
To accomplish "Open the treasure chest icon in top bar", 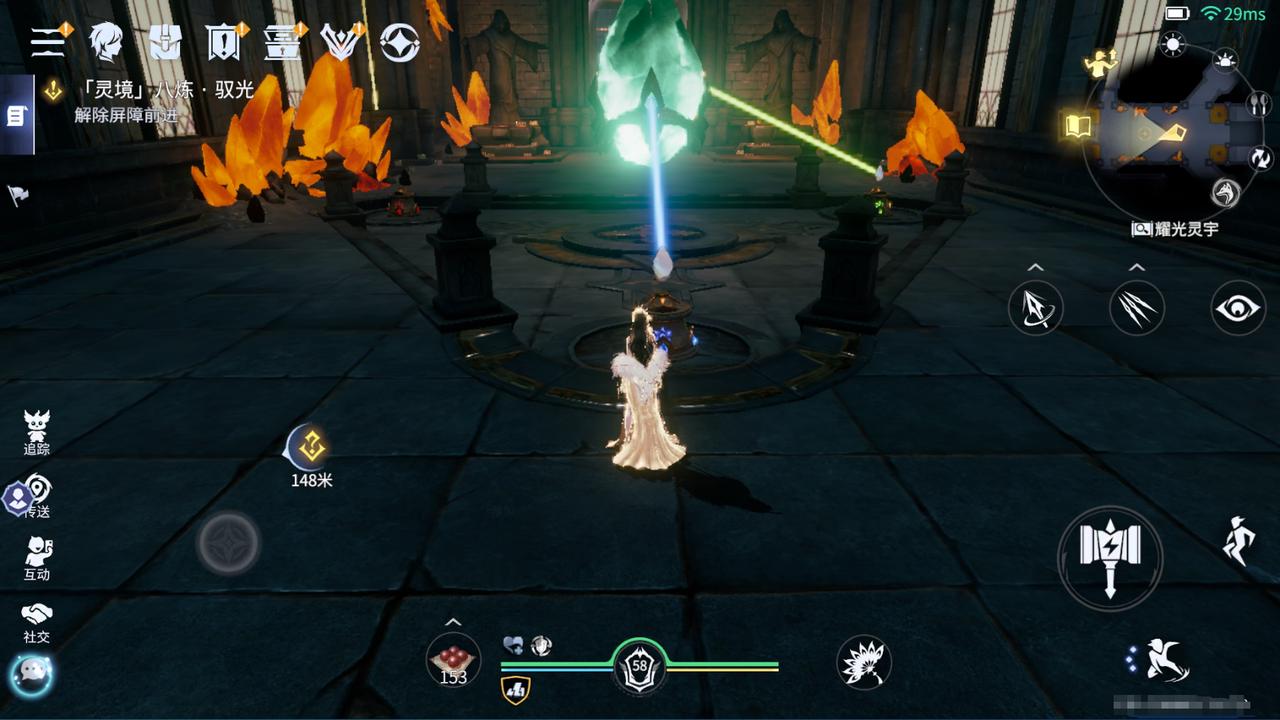I will click(x=165, y=41).
